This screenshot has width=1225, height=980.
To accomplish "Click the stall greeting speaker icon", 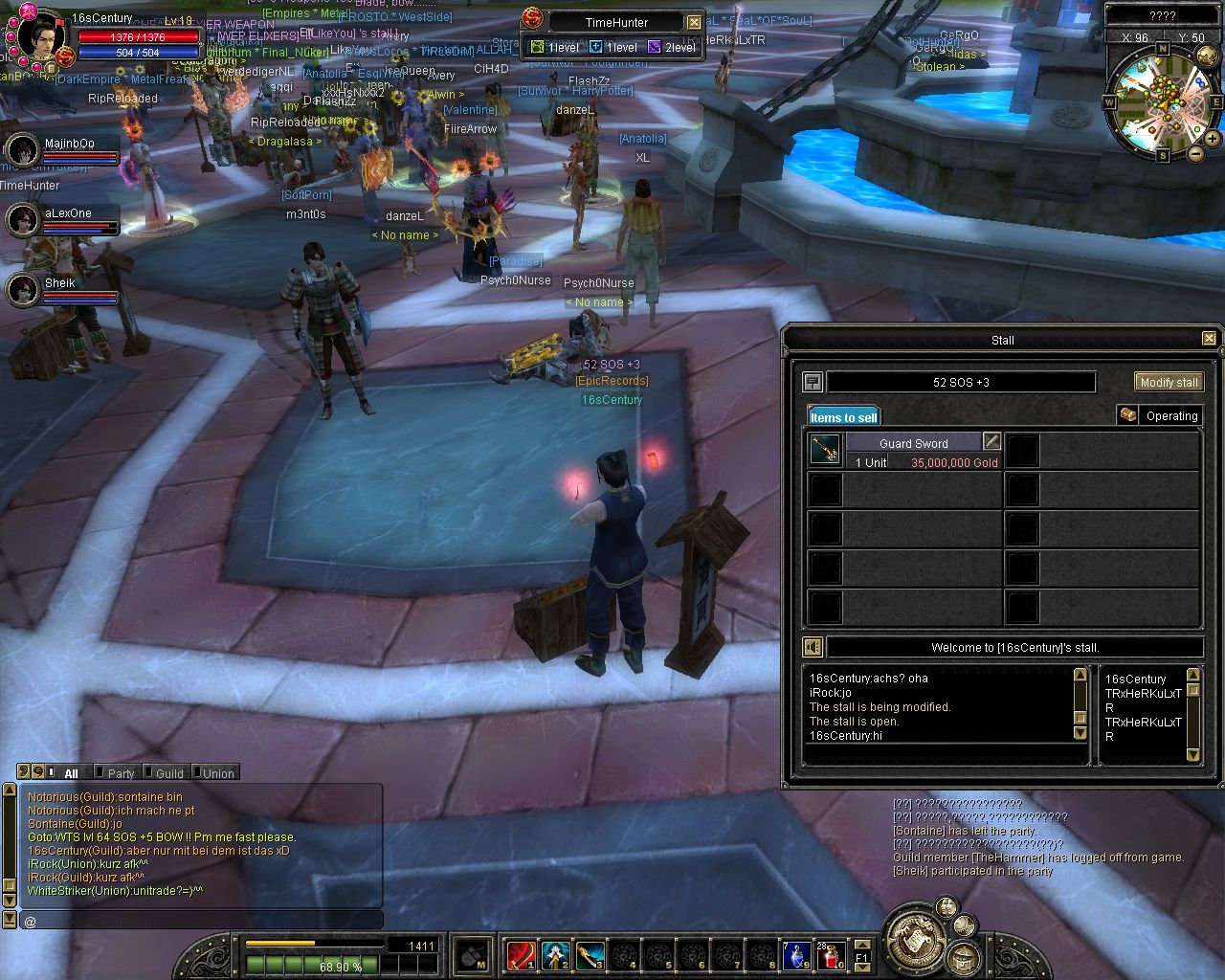I will 813,647.
